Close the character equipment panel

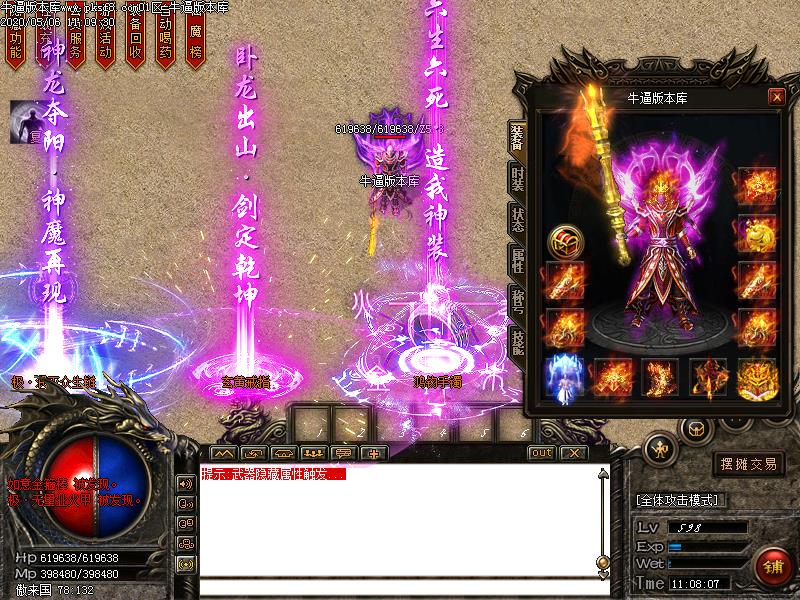pyautogui.click(x=776, y=97)
